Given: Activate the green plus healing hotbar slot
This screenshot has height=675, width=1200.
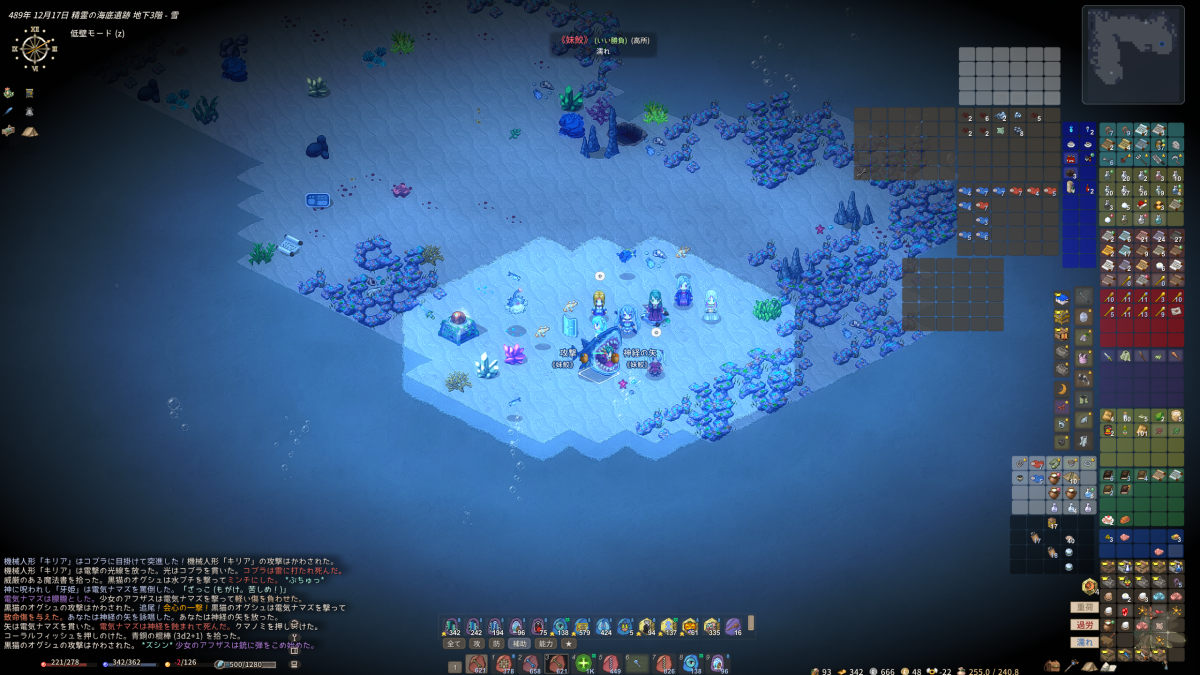Looking at the screenshot, I should point(584,663).
